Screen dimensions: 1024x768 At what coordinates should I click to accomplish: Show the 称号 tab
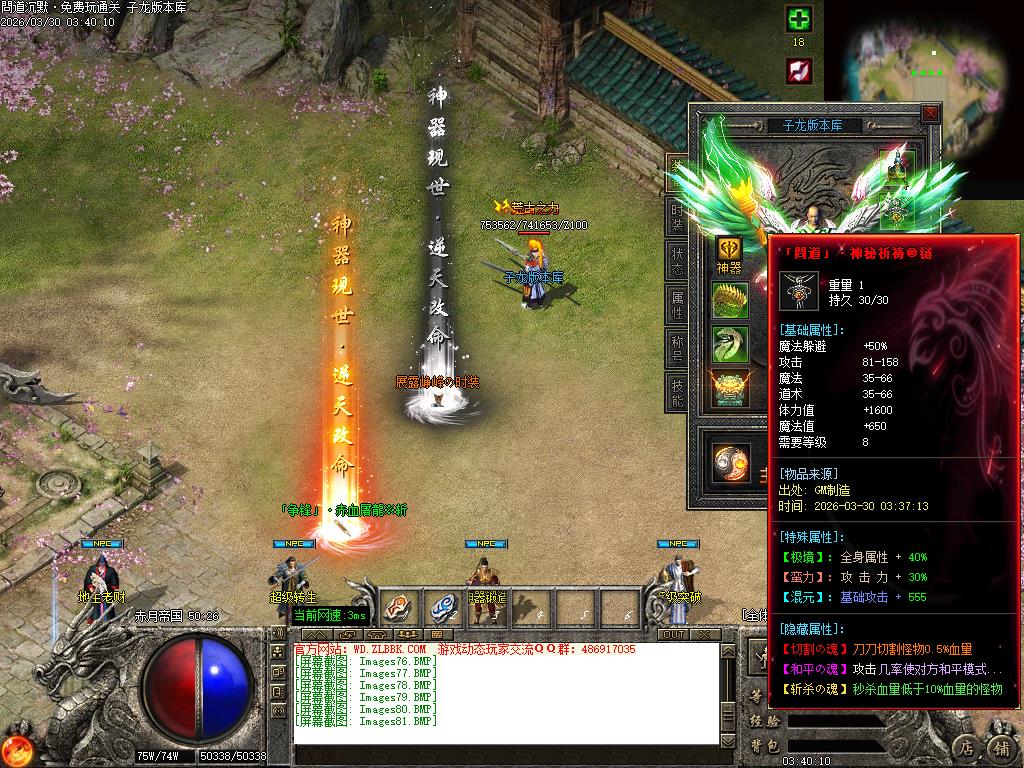pyautogui.click(x=677, y=348)
